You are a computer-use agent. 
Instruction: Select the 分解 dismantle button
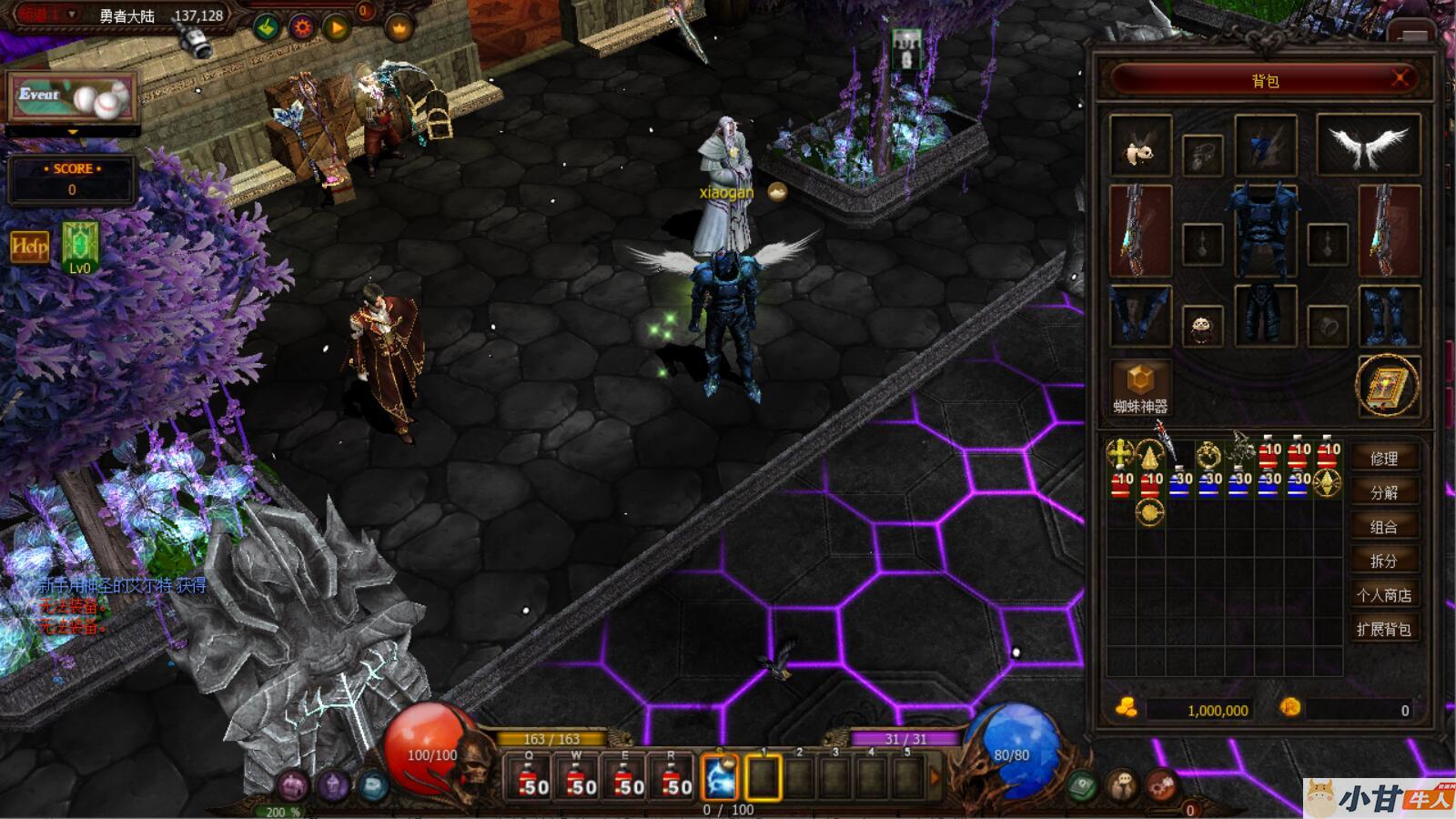(x=1383, y=492)
